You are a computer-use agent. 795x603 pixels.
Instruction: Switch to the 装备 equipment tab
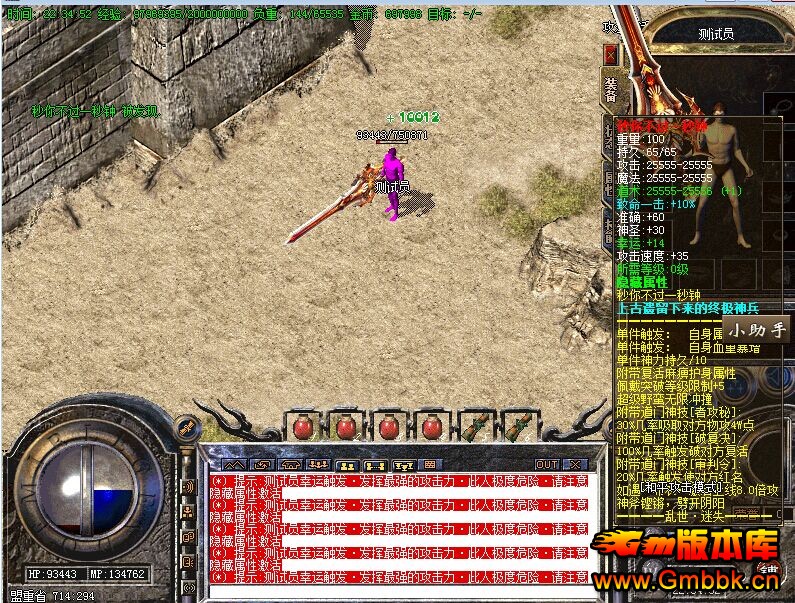tap(610, 89)
